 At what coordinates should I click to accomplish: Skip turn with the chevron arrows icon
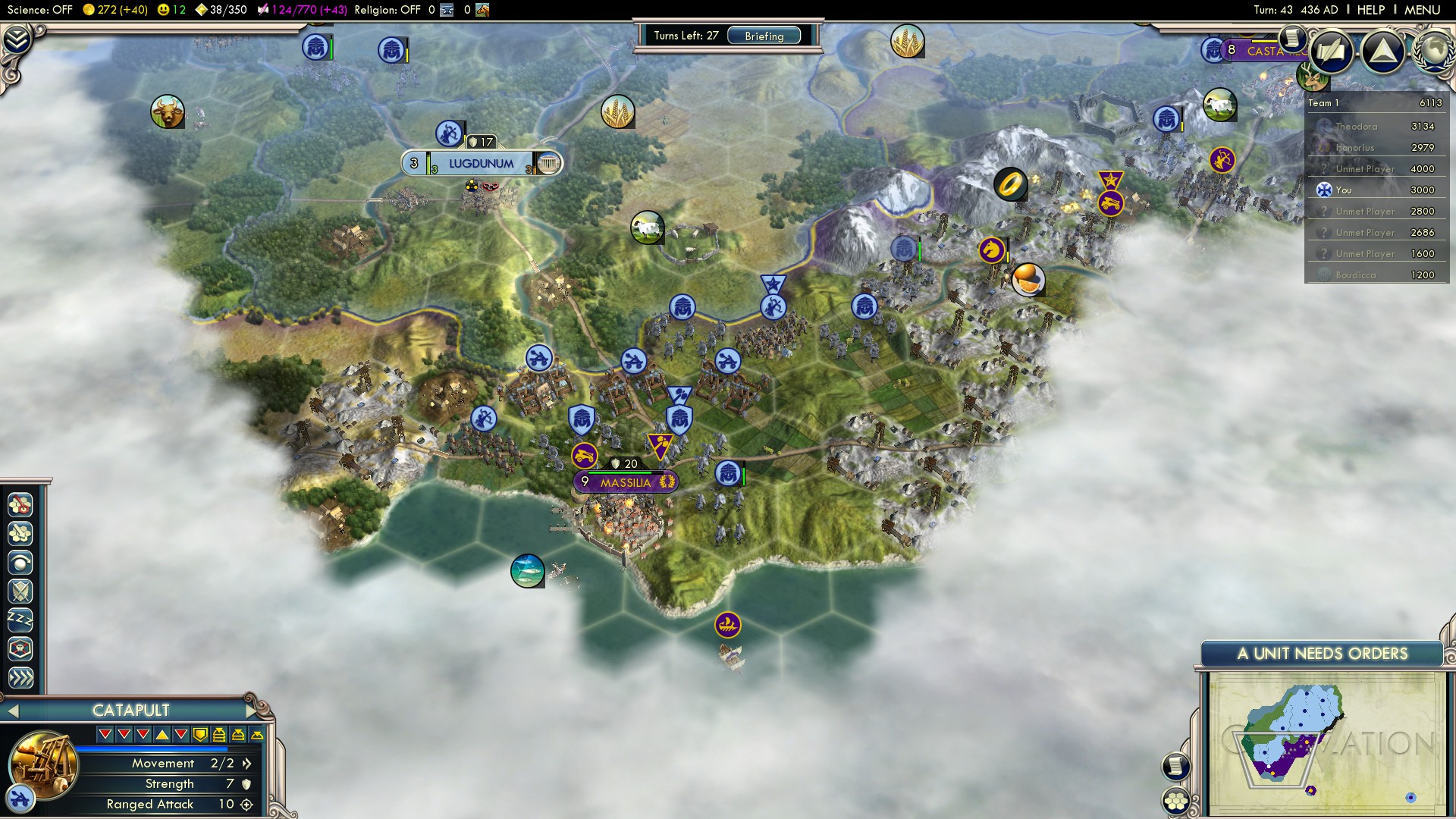pos(20,677)
